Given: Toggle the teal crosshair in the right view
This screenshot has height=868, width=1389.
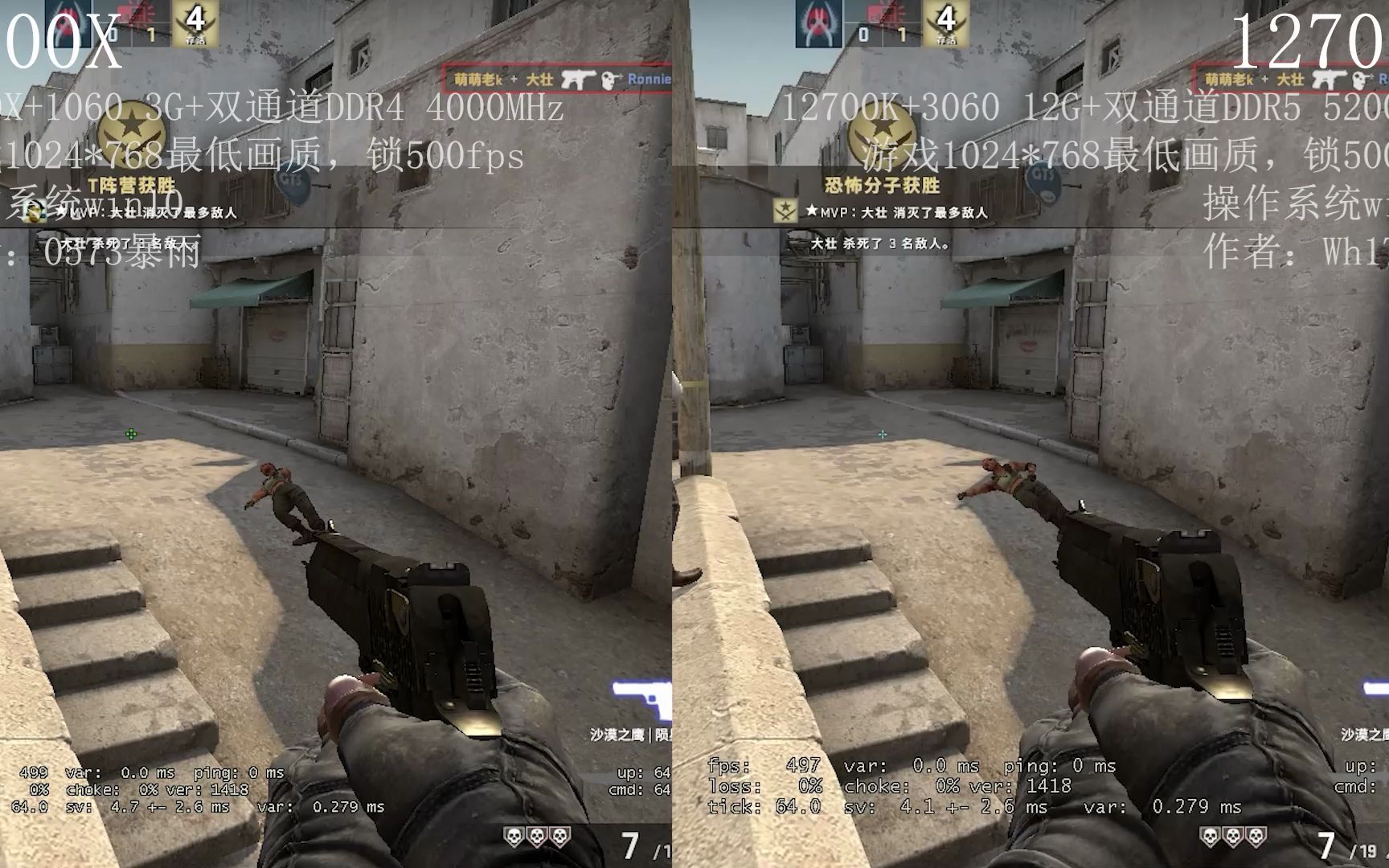Looking at the screenshot, I should coord(883,434).
